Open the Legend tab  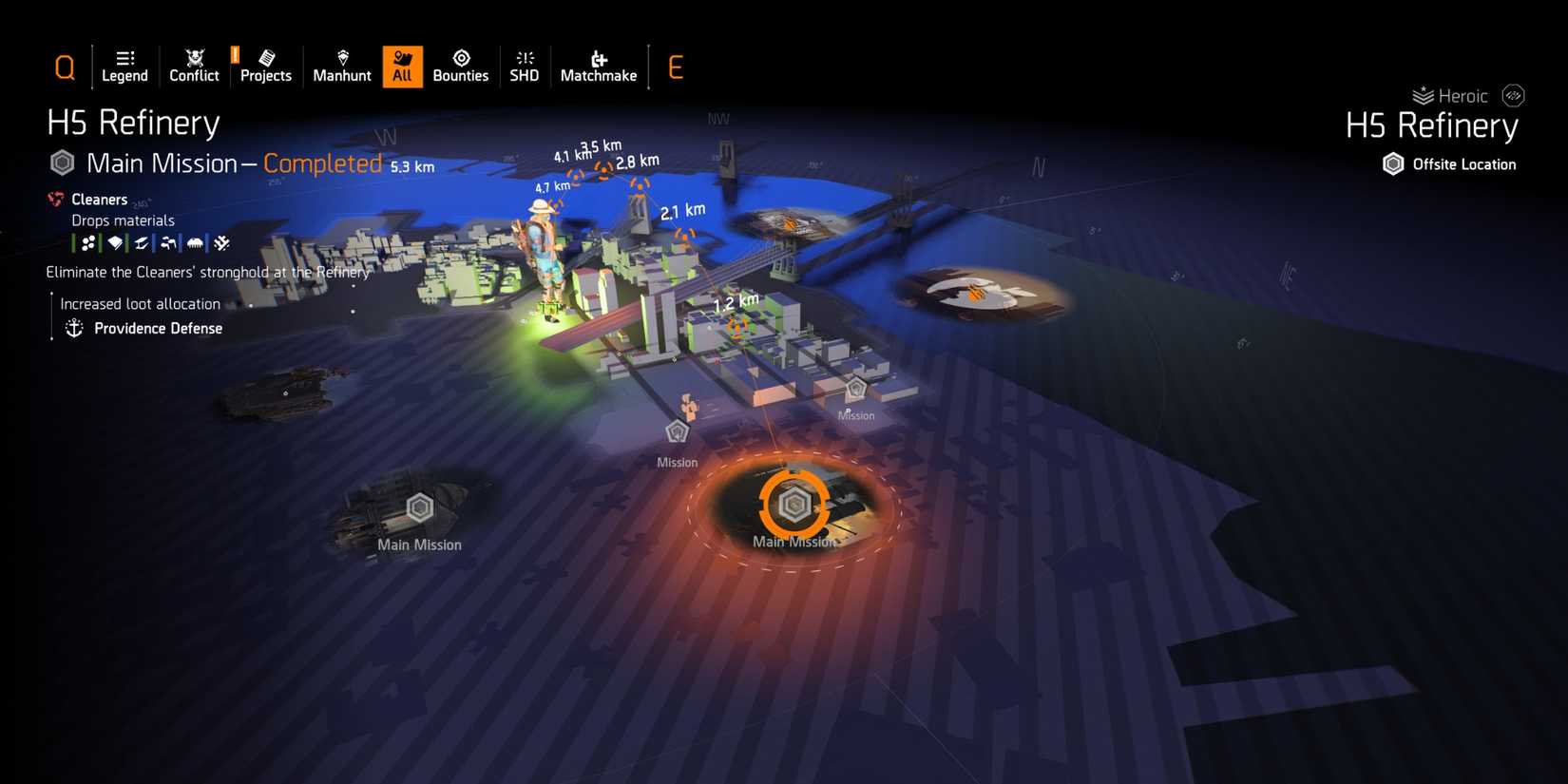pos(124,66)
